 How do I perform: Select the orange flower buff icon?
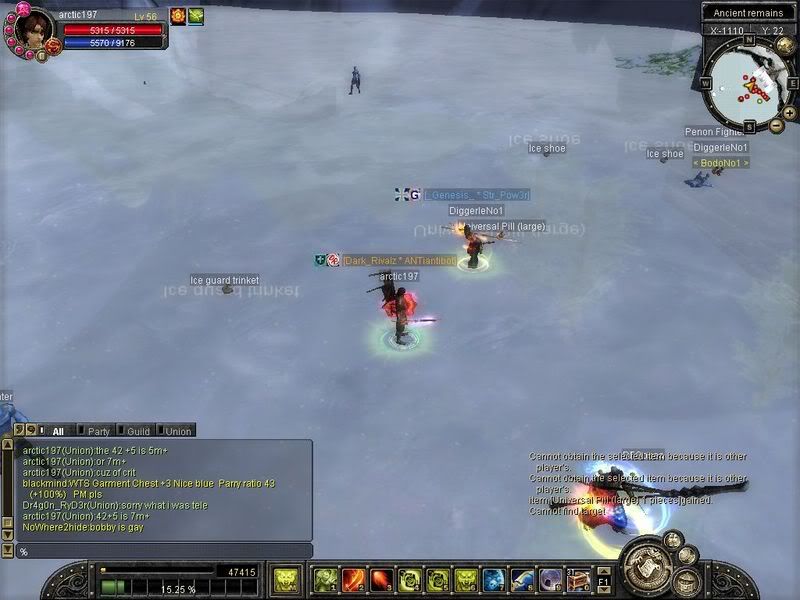click(x=178, y=16)
